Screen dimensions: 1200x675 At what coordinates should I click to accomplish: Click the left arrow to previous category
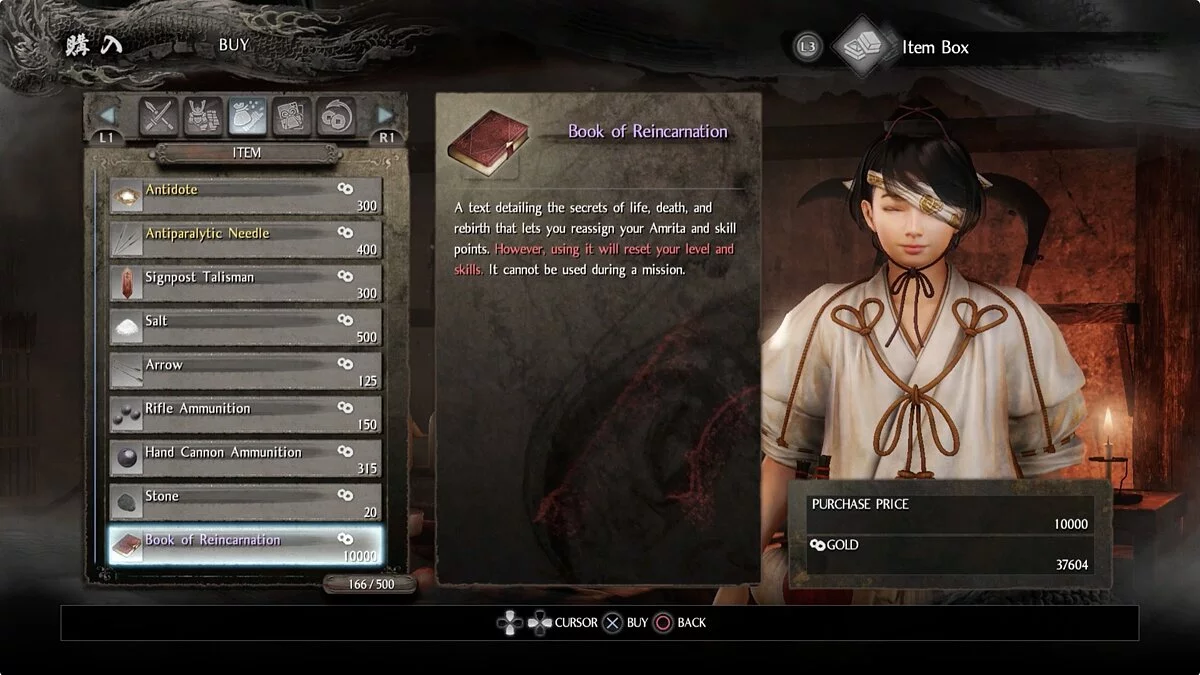(107, 116)
